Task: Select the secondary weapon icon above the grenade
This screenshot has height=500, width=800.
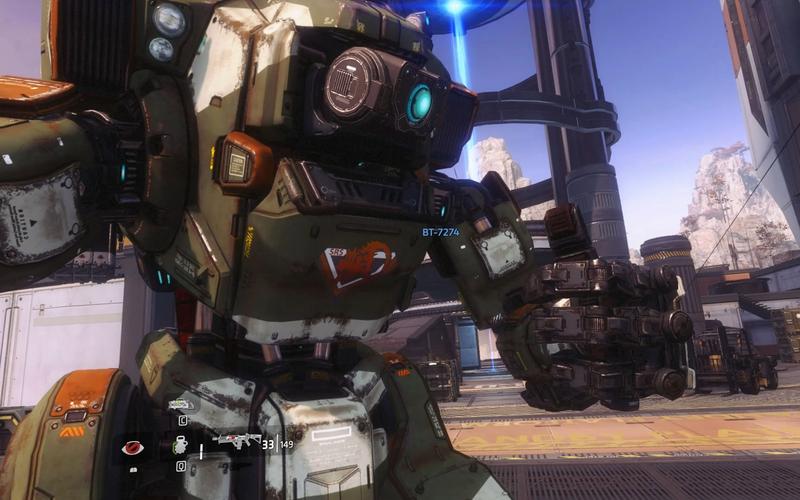Action: (x=181, y=405)
